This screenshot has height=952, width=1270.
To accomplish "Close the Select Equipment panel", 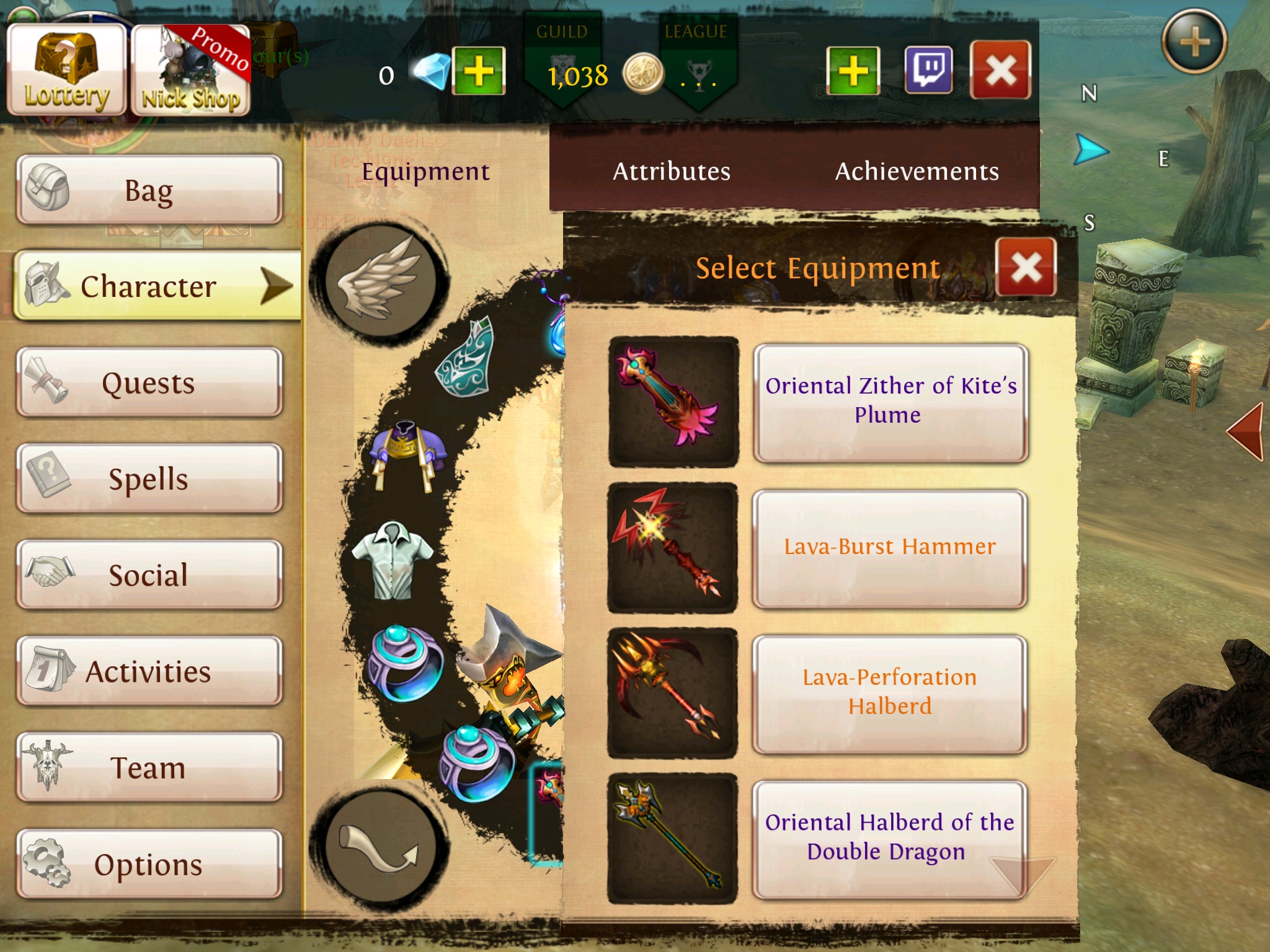I will click(x=1026, y=268).
